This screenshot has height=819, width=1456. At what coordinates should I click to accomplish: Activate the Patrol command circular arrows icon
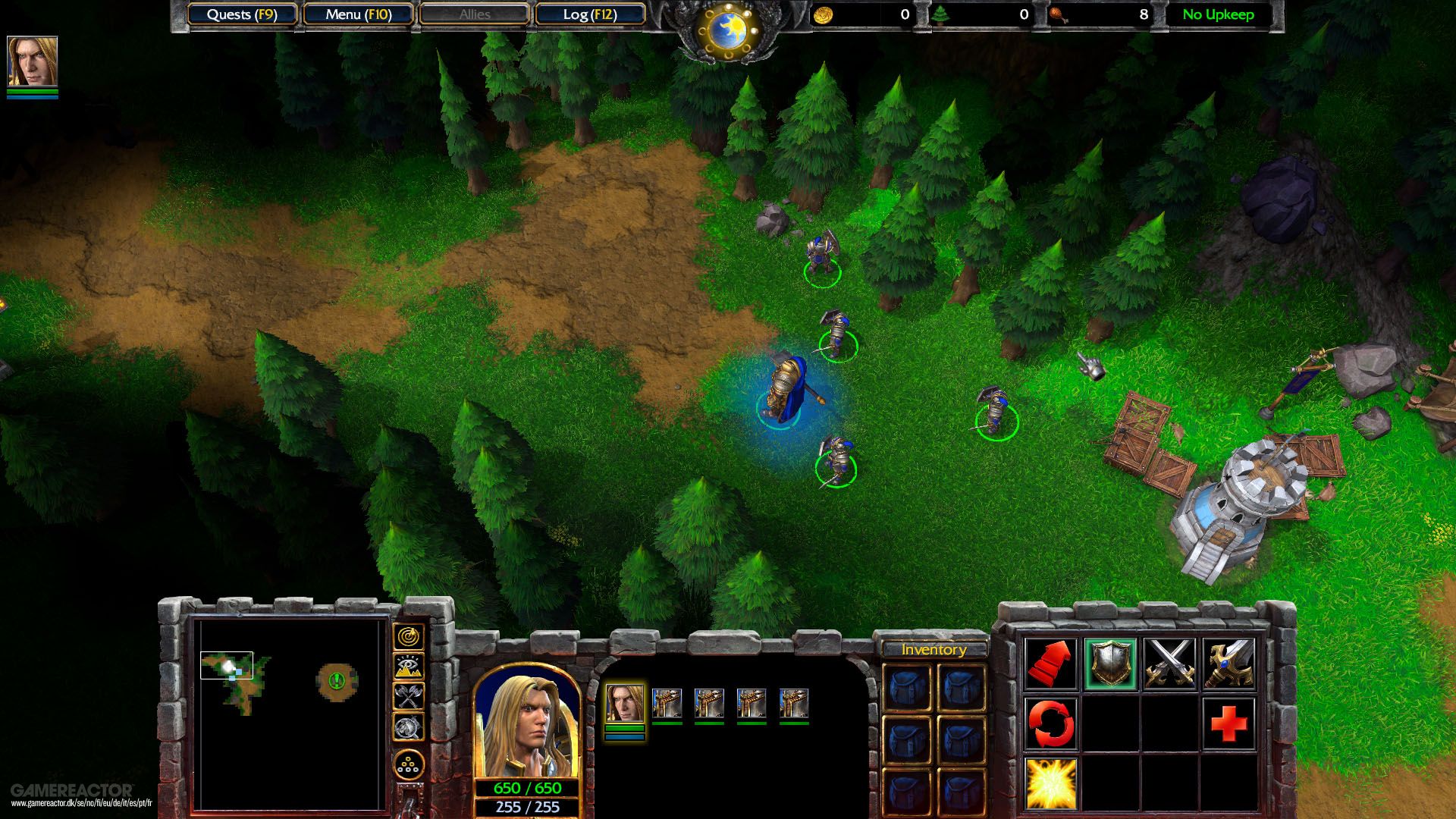click(x=1050, y=723)
